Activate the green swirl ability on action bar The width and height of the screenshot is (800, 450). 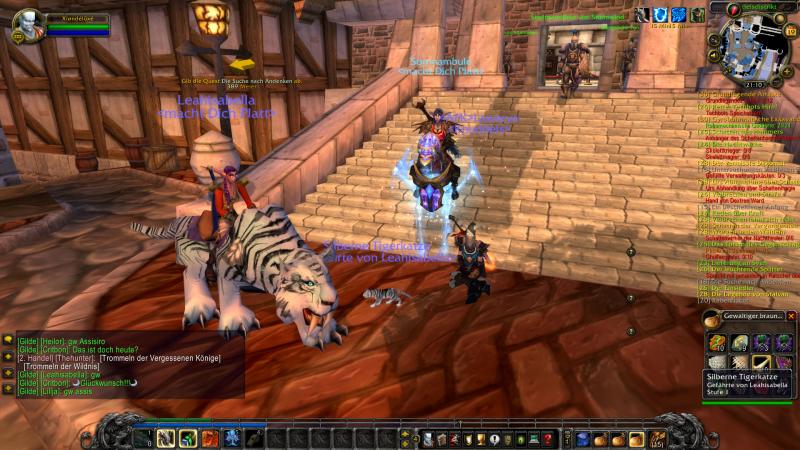pyautogui.click(x=187, y=438)
